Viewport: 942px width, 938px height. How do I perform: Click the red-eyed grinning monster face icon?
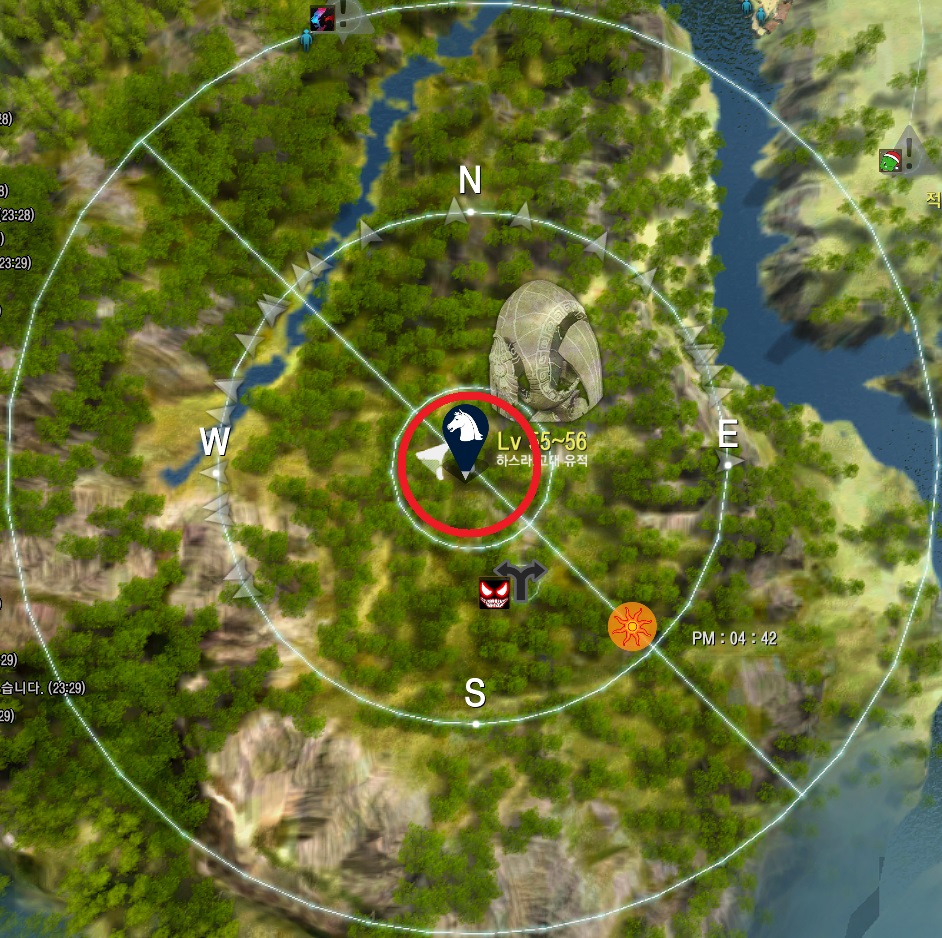495,593
